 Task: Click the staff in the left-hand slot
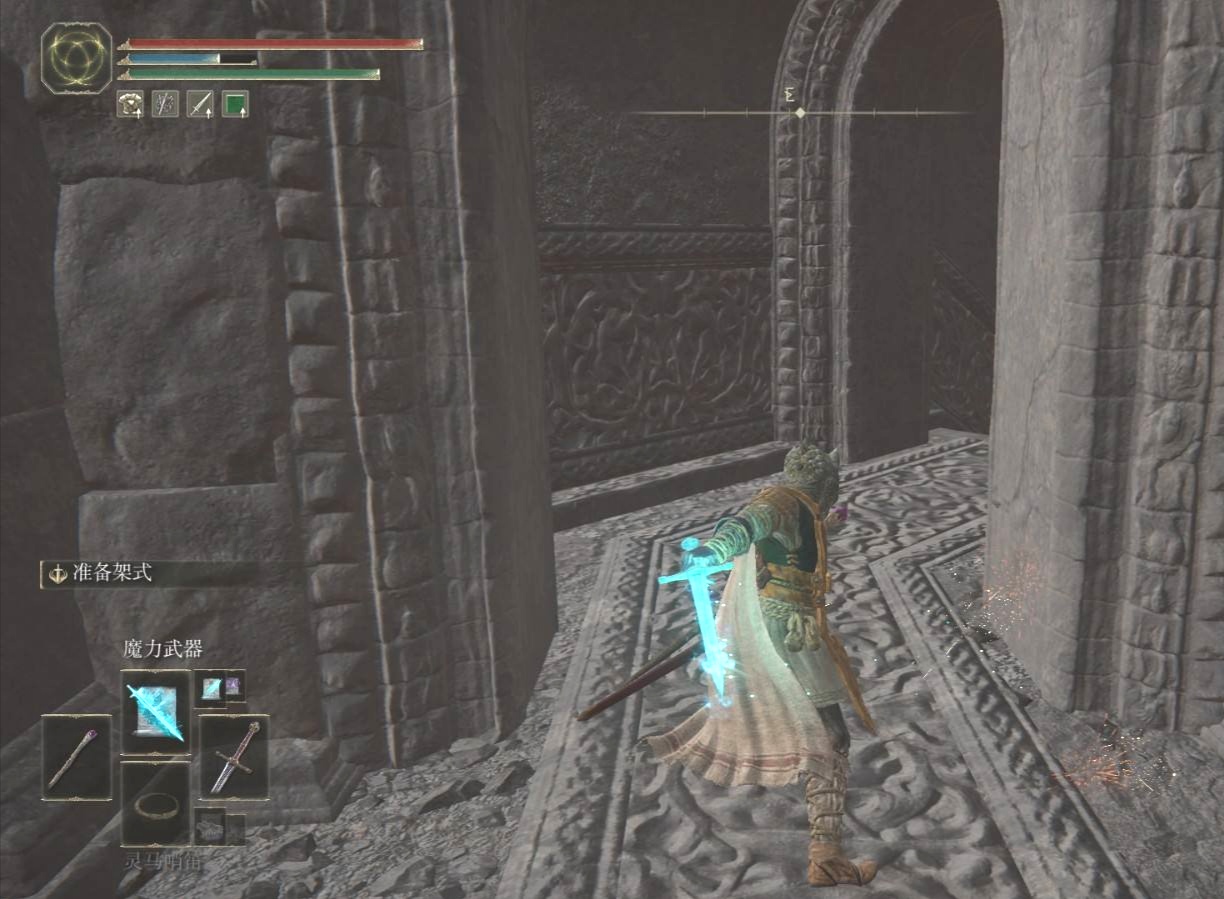(76, 757)
